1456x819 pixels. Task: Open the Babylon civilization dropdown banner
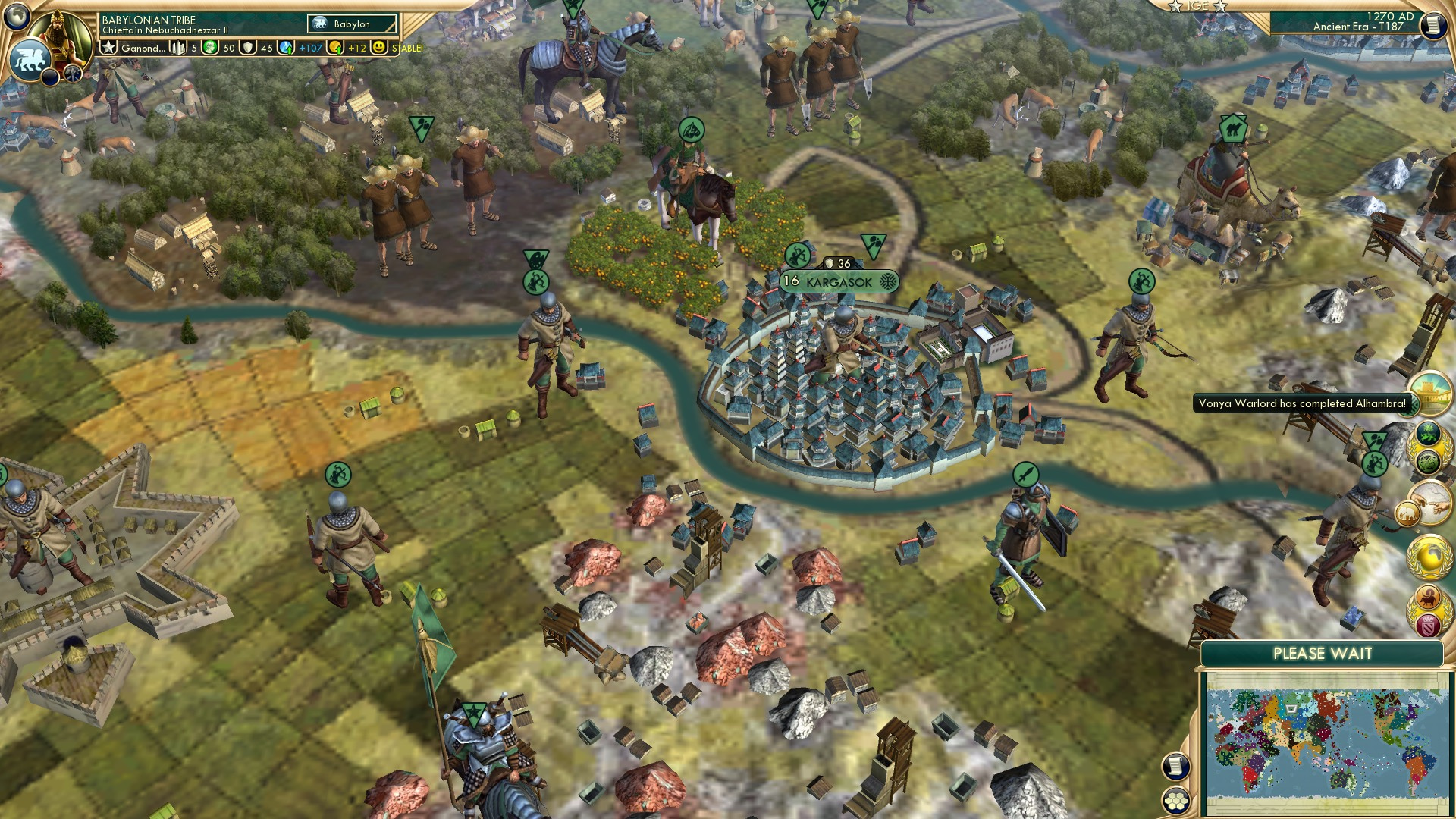point(351,24)
